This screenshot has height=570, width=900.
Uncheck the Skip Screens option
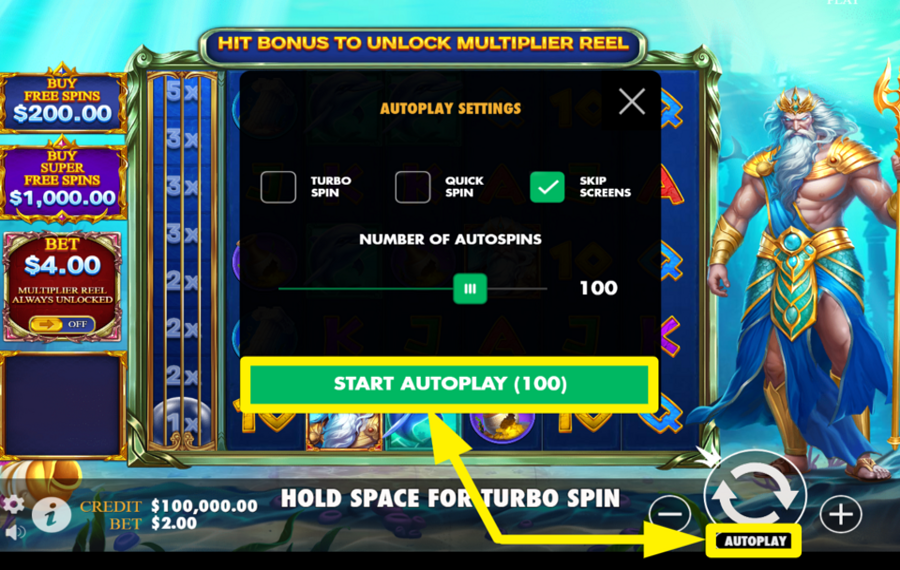click(547, 187)
